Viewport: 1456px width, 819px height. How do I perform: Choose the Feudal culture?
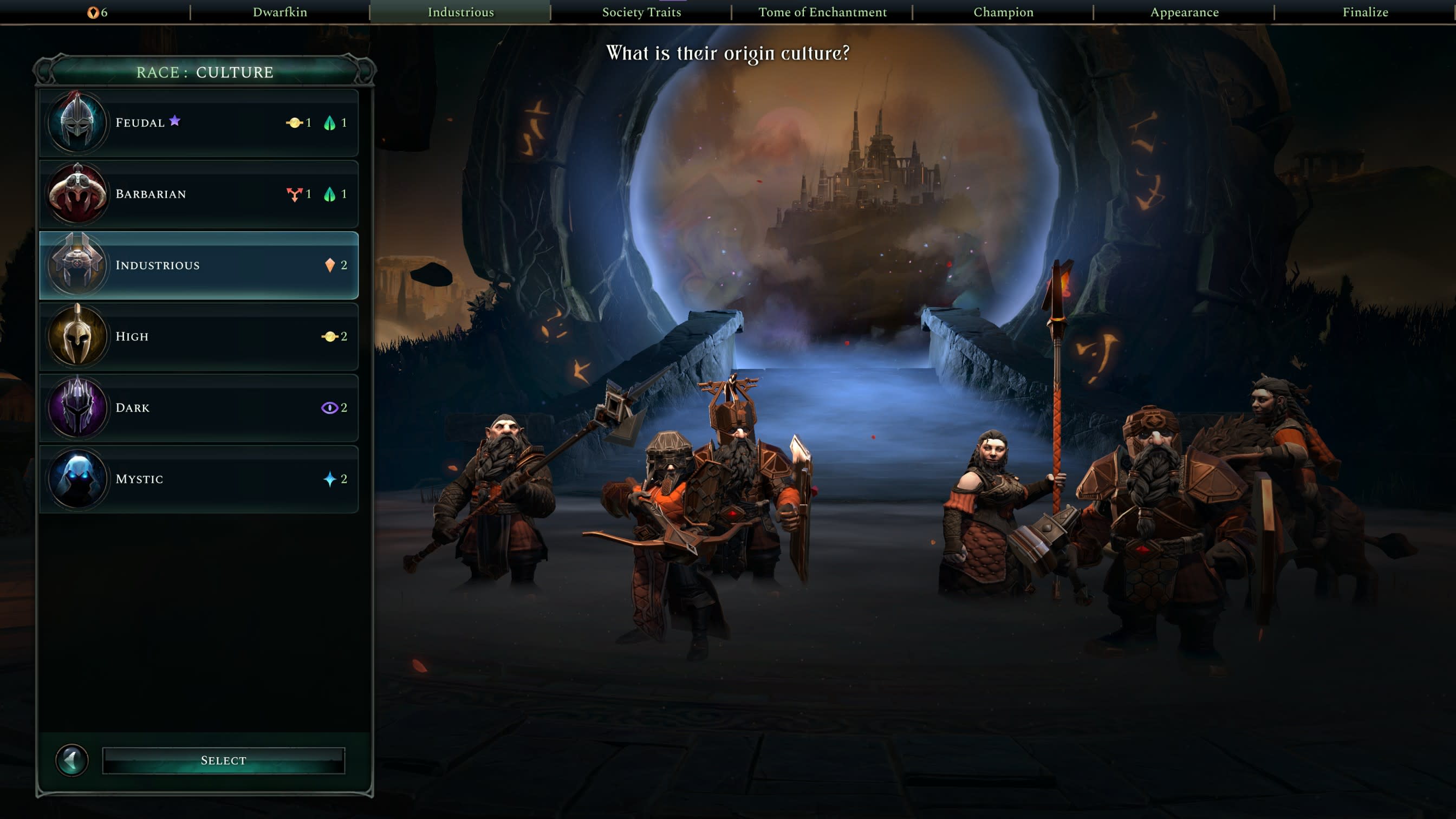[198, 122]
